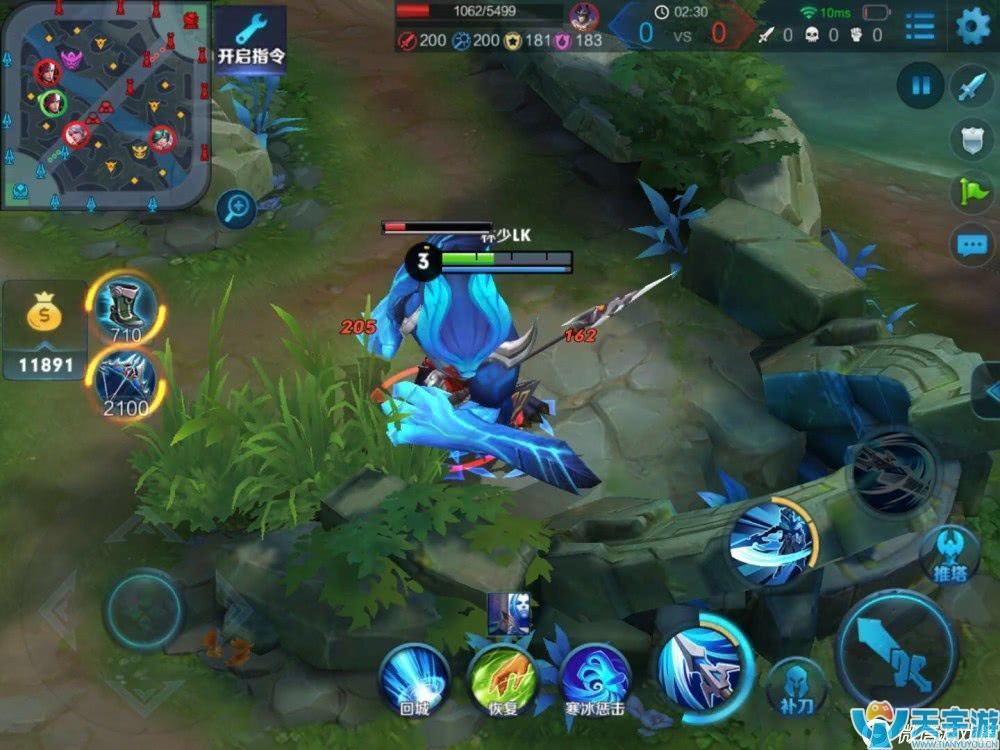Image resolution: width=1000 pixels, height=750 pixels.
Task: Open the quick chat speech bubble
Action: click(x=971, y=245)
